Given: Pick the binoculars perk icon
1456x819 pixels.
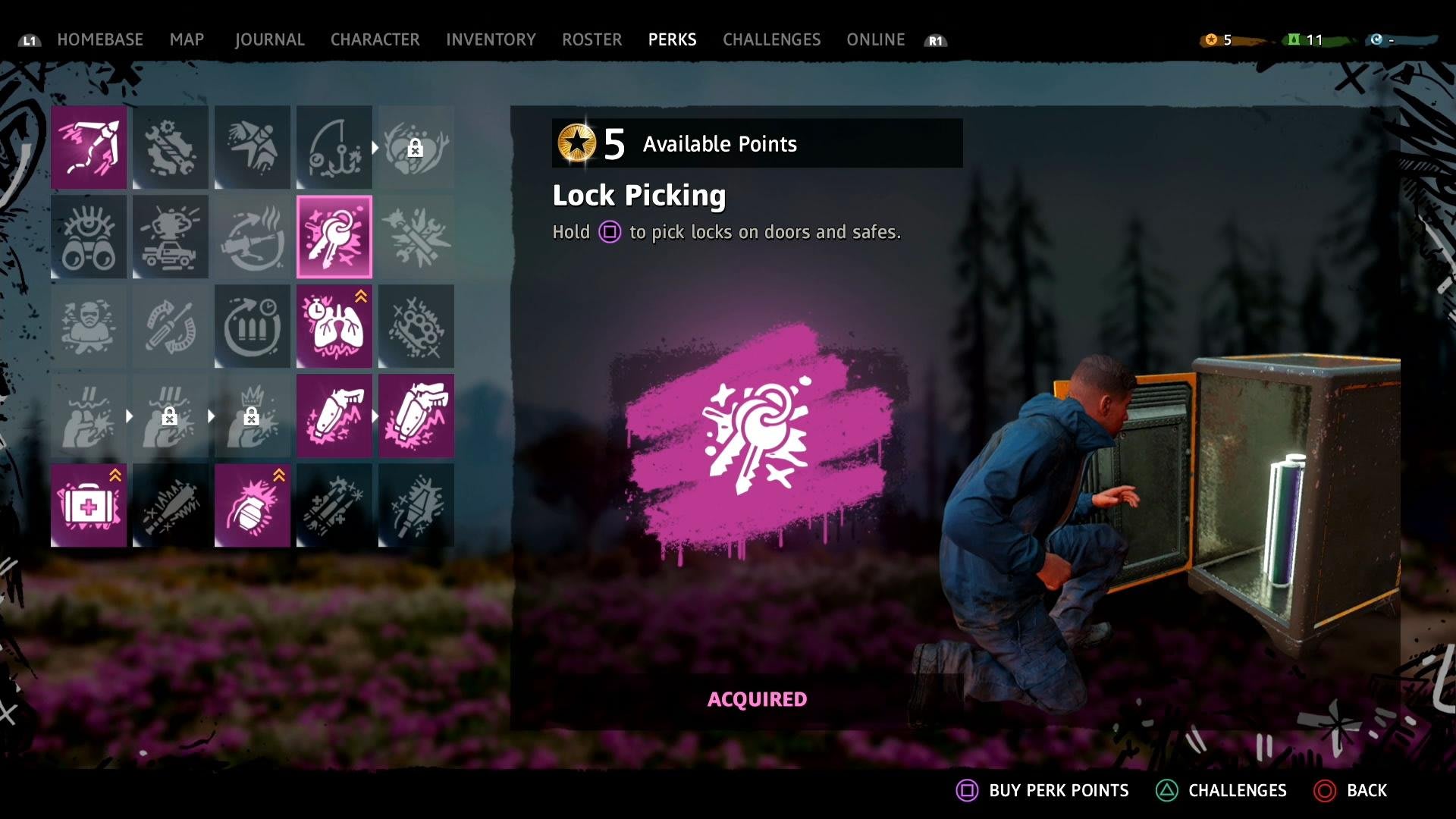Looking at the screenshot, I should (89, 237).
